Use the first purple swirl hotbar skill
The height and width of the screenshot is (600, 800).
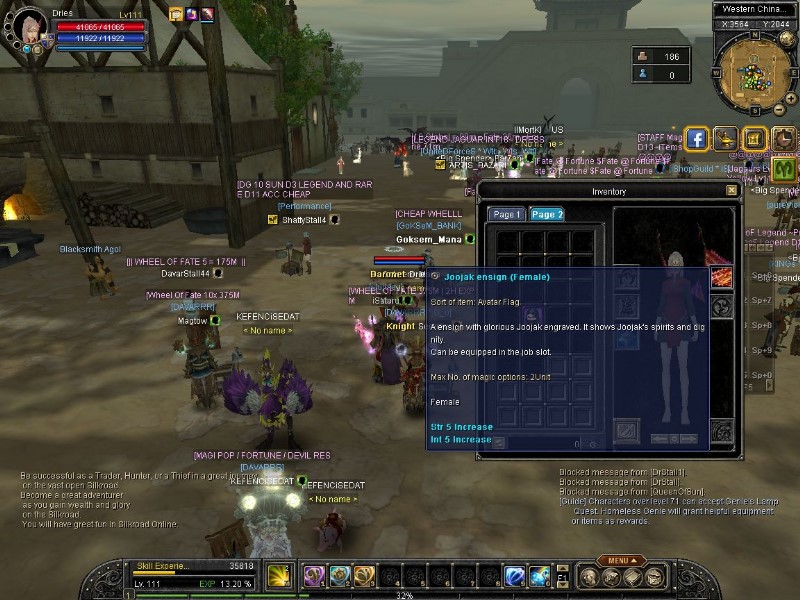pyautogui.click(x=314, y=576)
